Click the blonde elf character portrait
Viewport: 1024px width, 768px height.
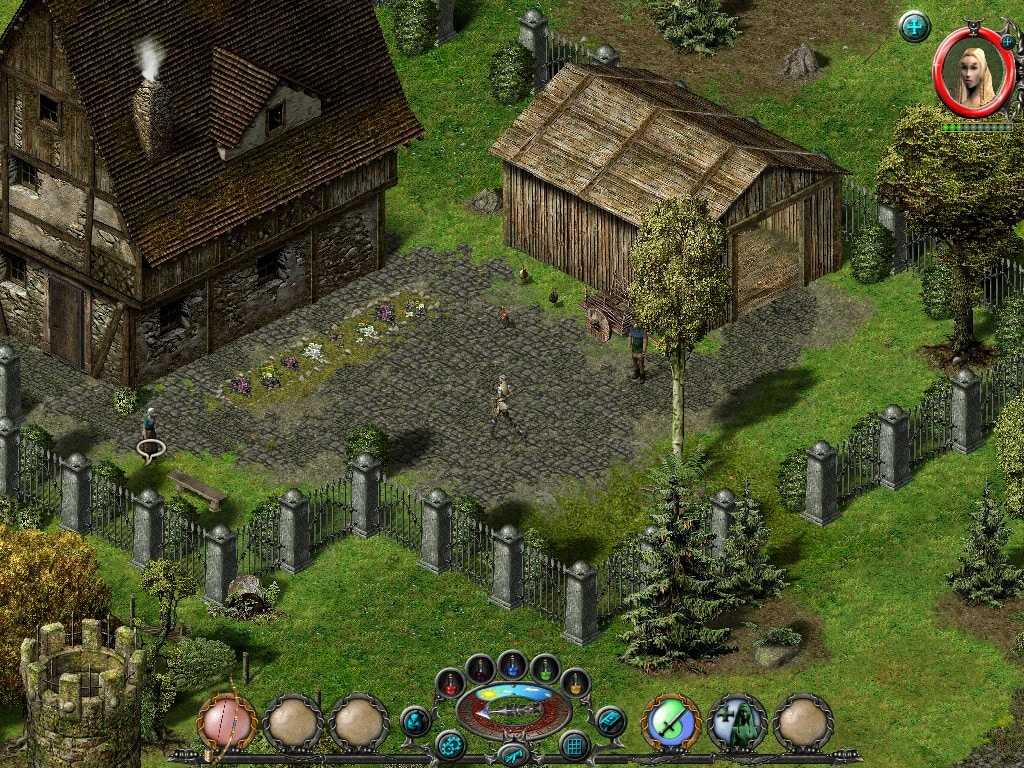[x=973, y=73]
